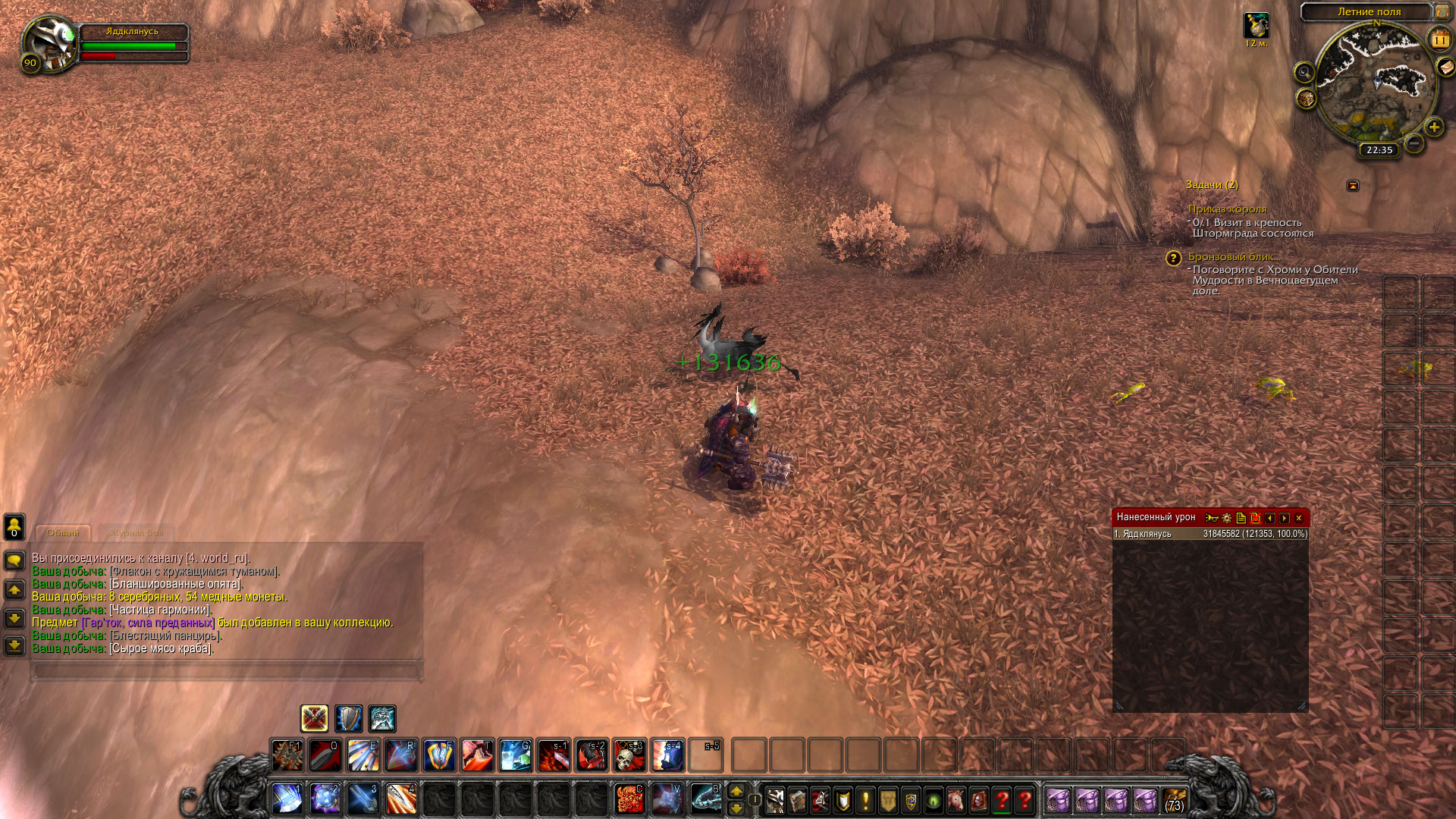Viewport: 1456px width, 819px height.
Task: Click the flask buff icon with 12 м.
Action: click(x=1256, y=26)
